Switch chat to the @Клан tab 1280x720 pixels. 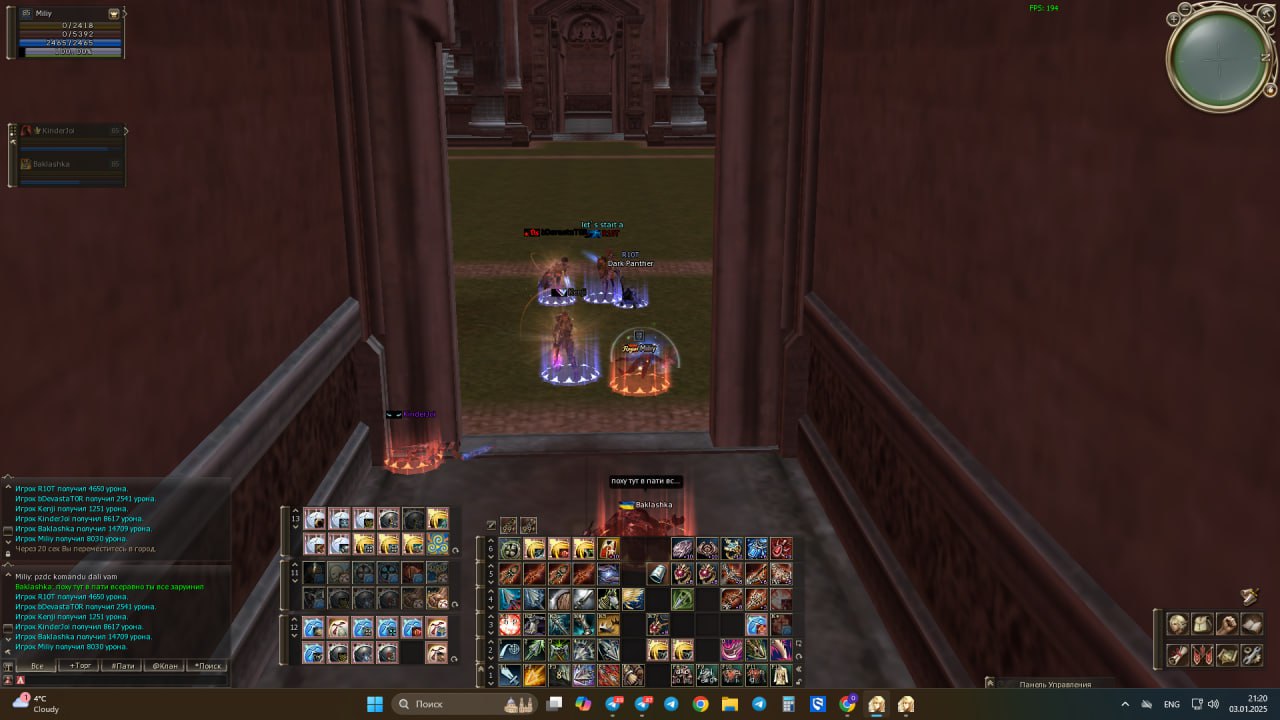point(165,665)
